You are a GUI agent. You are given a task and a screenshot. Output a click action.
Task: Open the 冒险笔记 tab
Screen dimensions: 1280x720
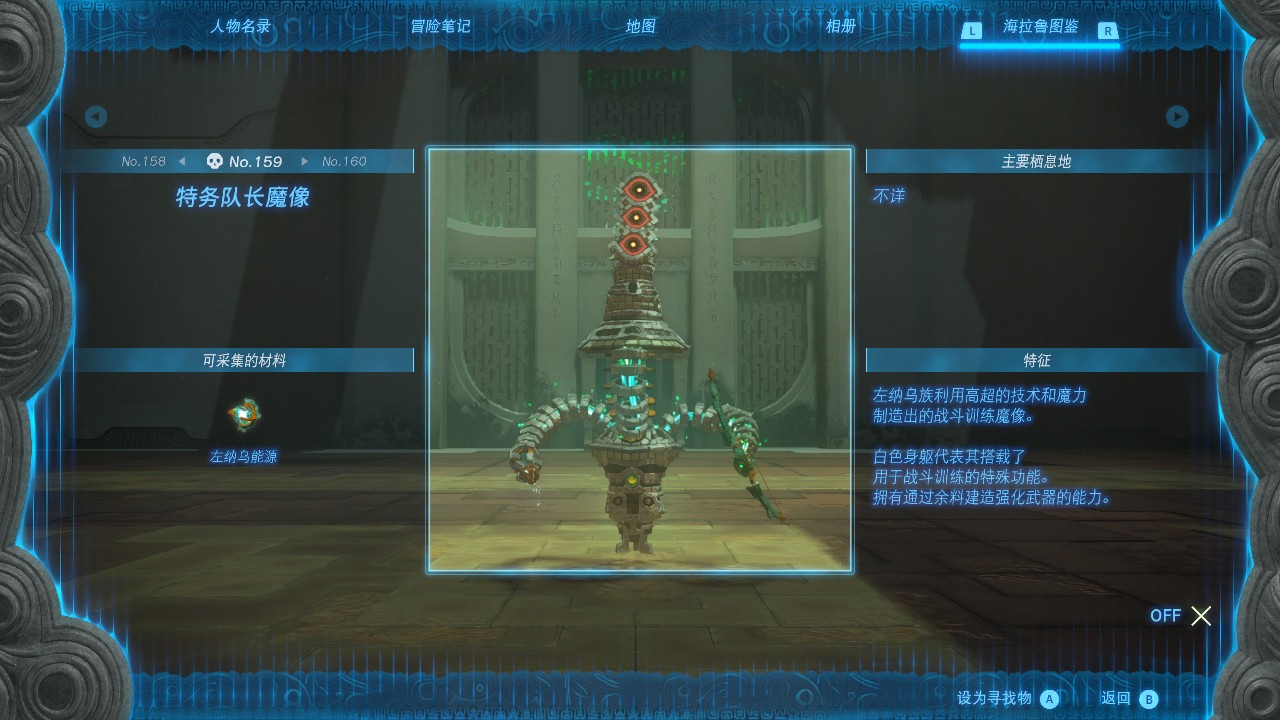[x=440, y=27]
